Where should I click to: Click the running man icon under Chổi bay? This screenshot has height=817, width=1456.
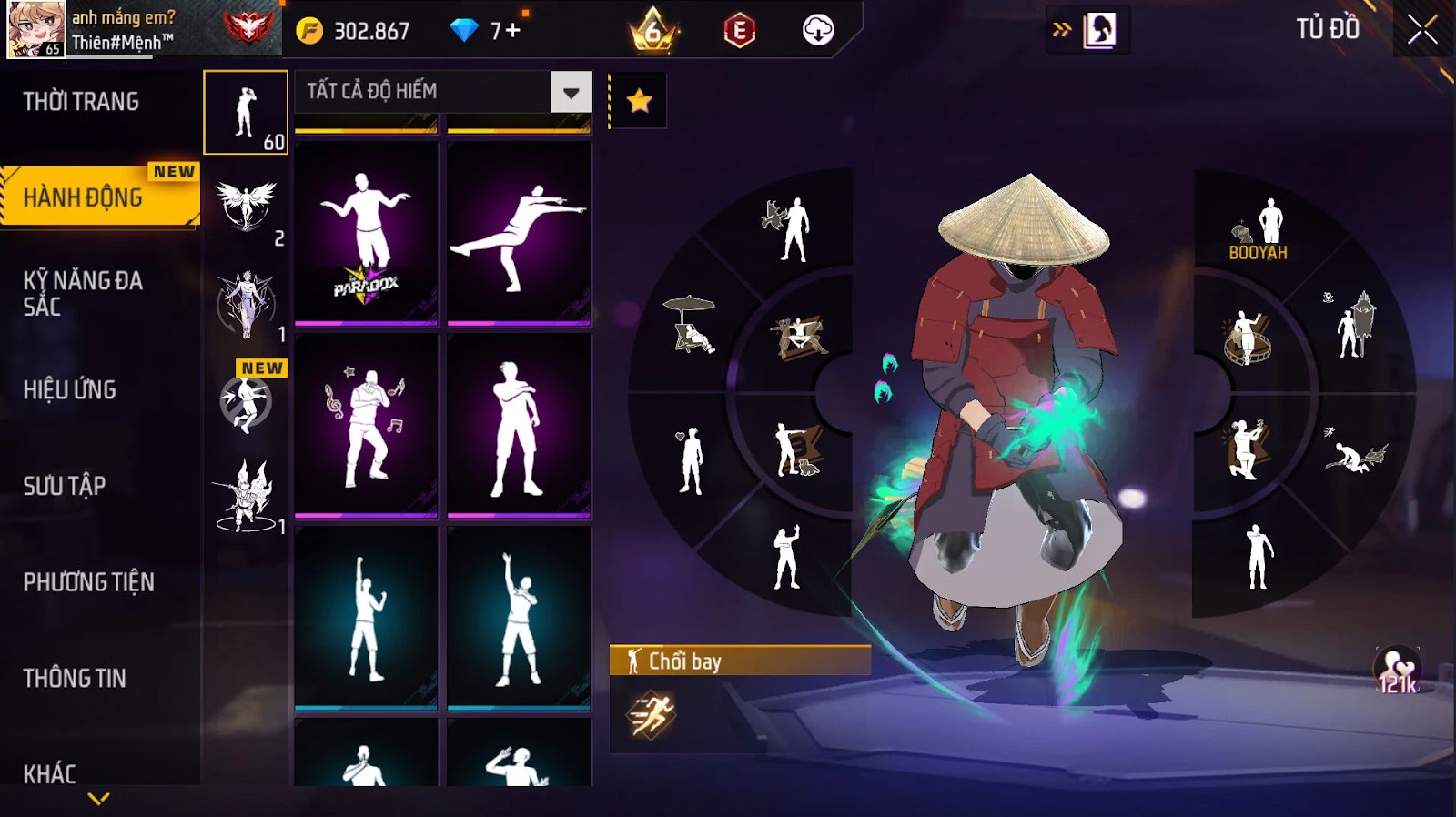(651, 714)
